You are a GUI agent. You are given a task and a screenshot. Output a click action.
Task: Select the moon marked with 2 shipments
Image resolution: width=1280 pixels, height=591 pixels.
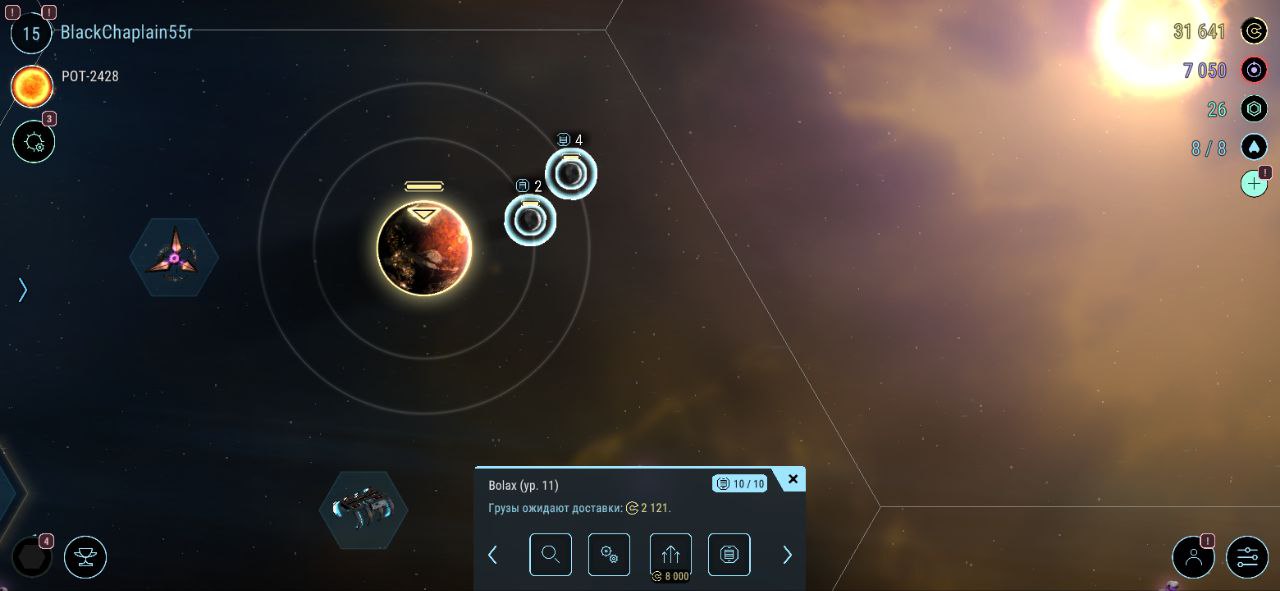tap(530, 220)
